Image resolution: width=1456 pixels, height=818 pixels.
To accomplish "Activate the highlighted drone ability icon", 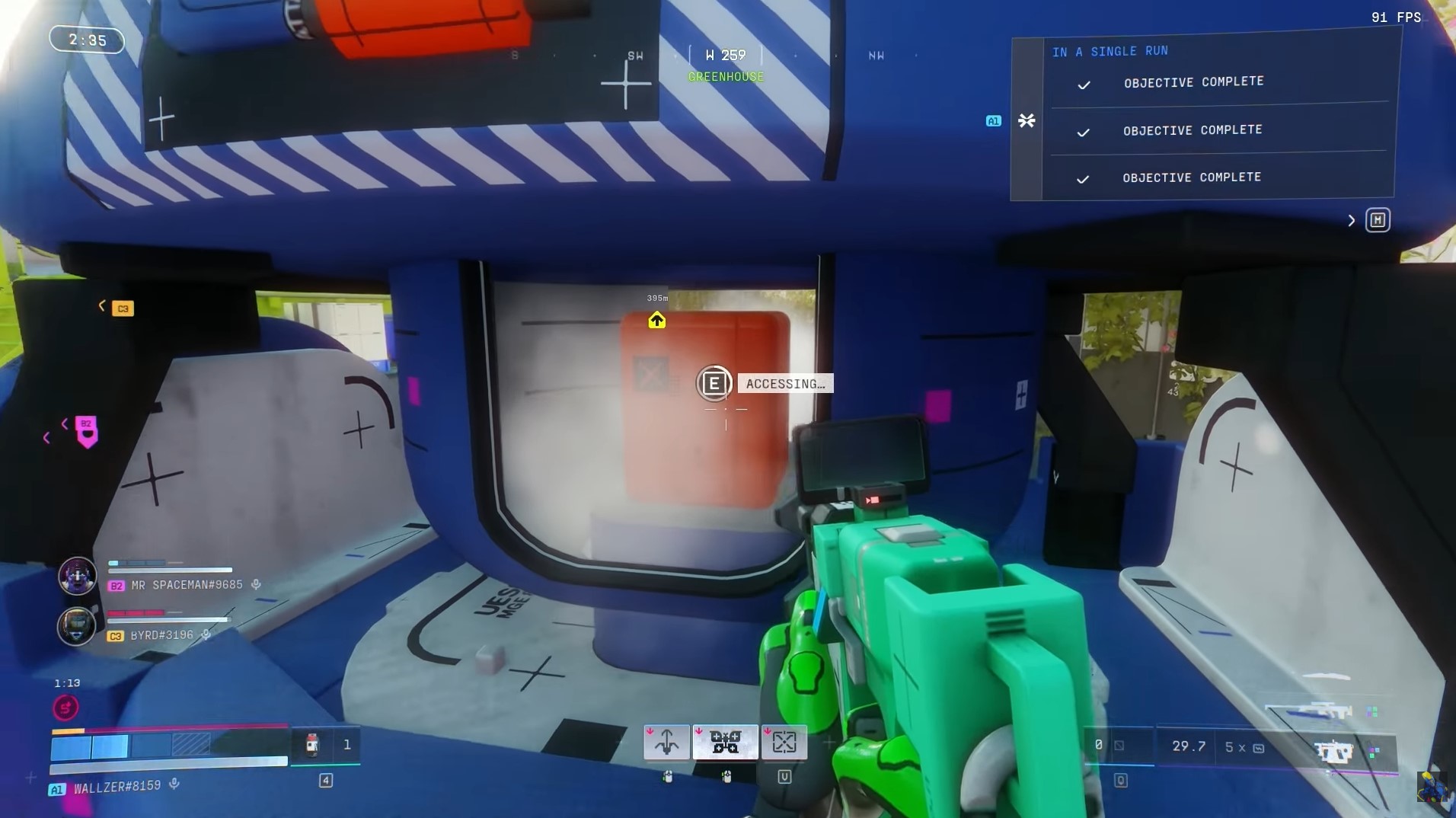I will (727, 741).
